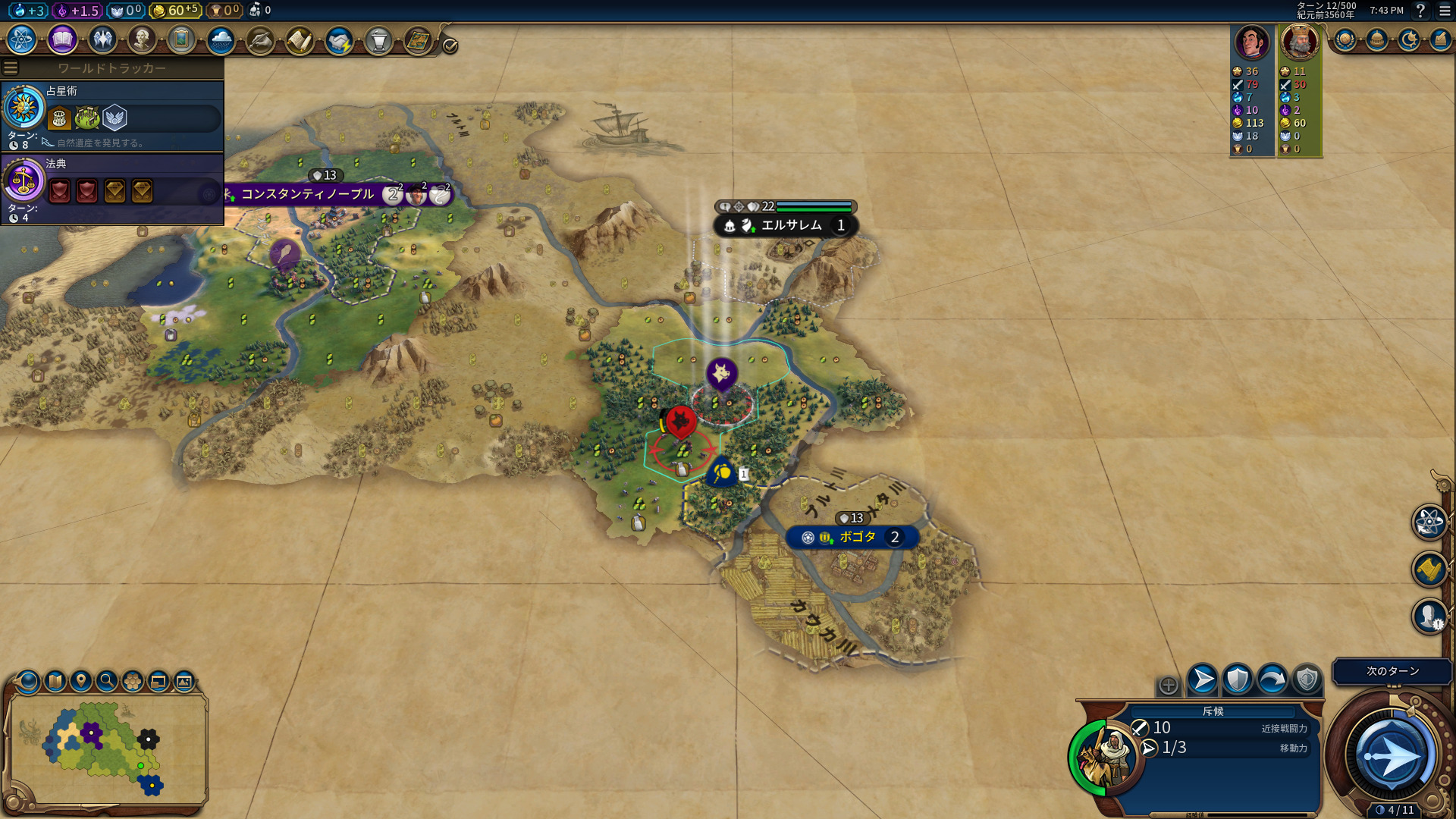Open the technology tree atom icon
The width and height of the screenshot is (1456, 819).
tap(22, 39)
